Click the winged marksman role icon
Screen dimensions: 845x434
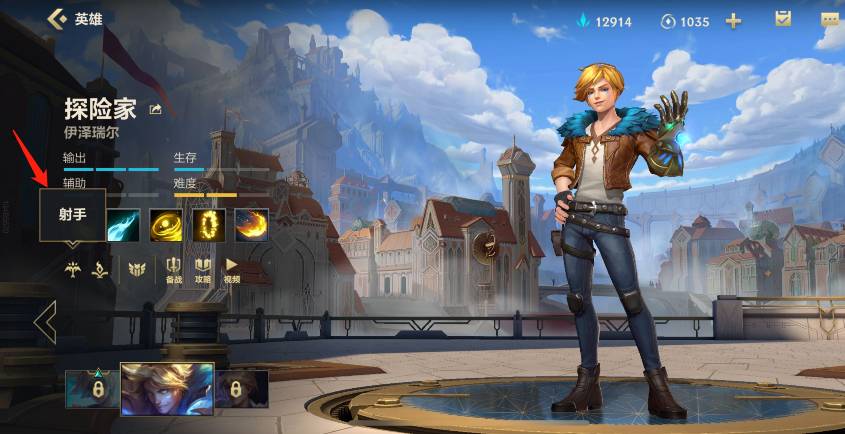[x=72, y=268]
